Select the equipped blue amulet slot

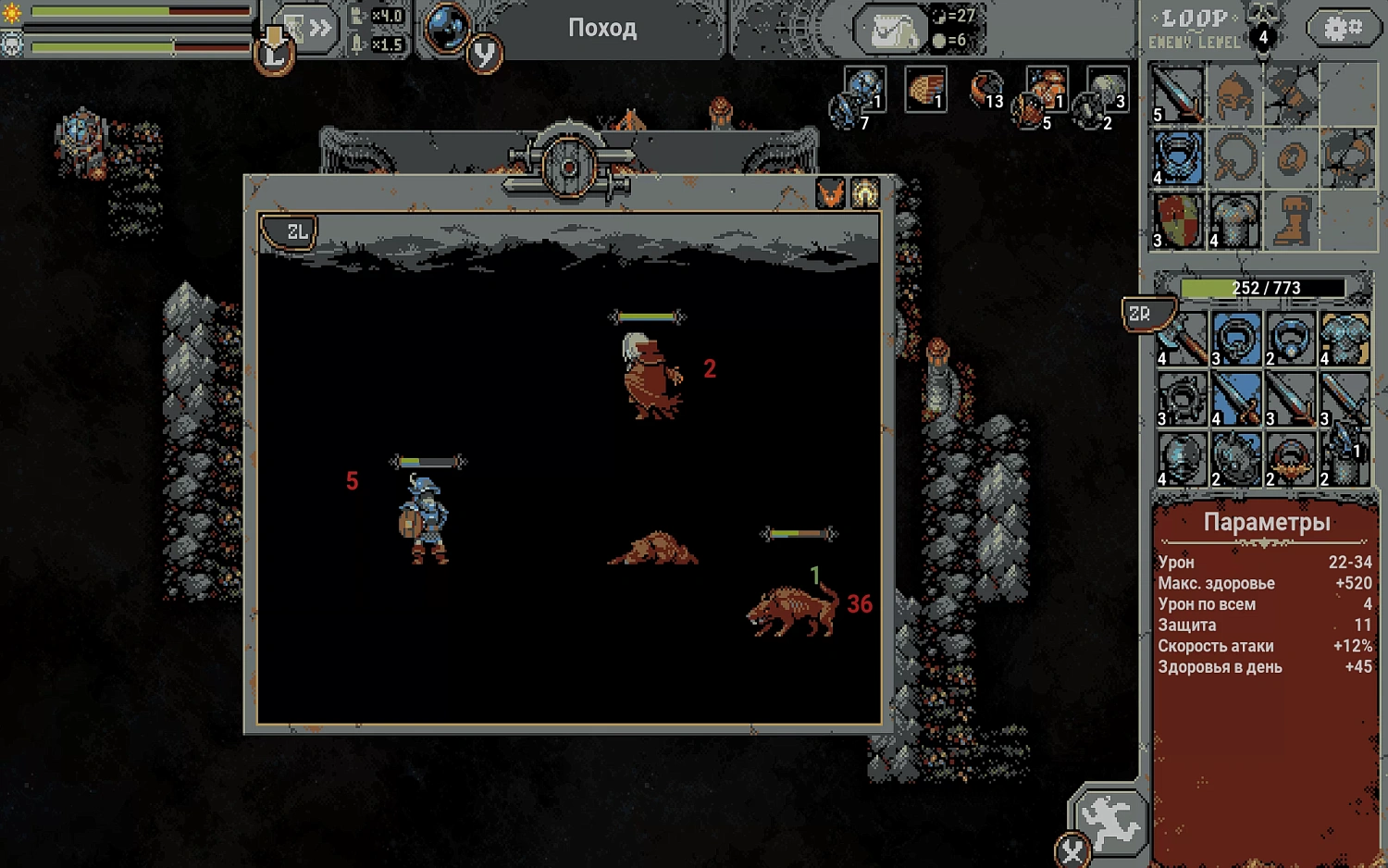click(1177, 157)
